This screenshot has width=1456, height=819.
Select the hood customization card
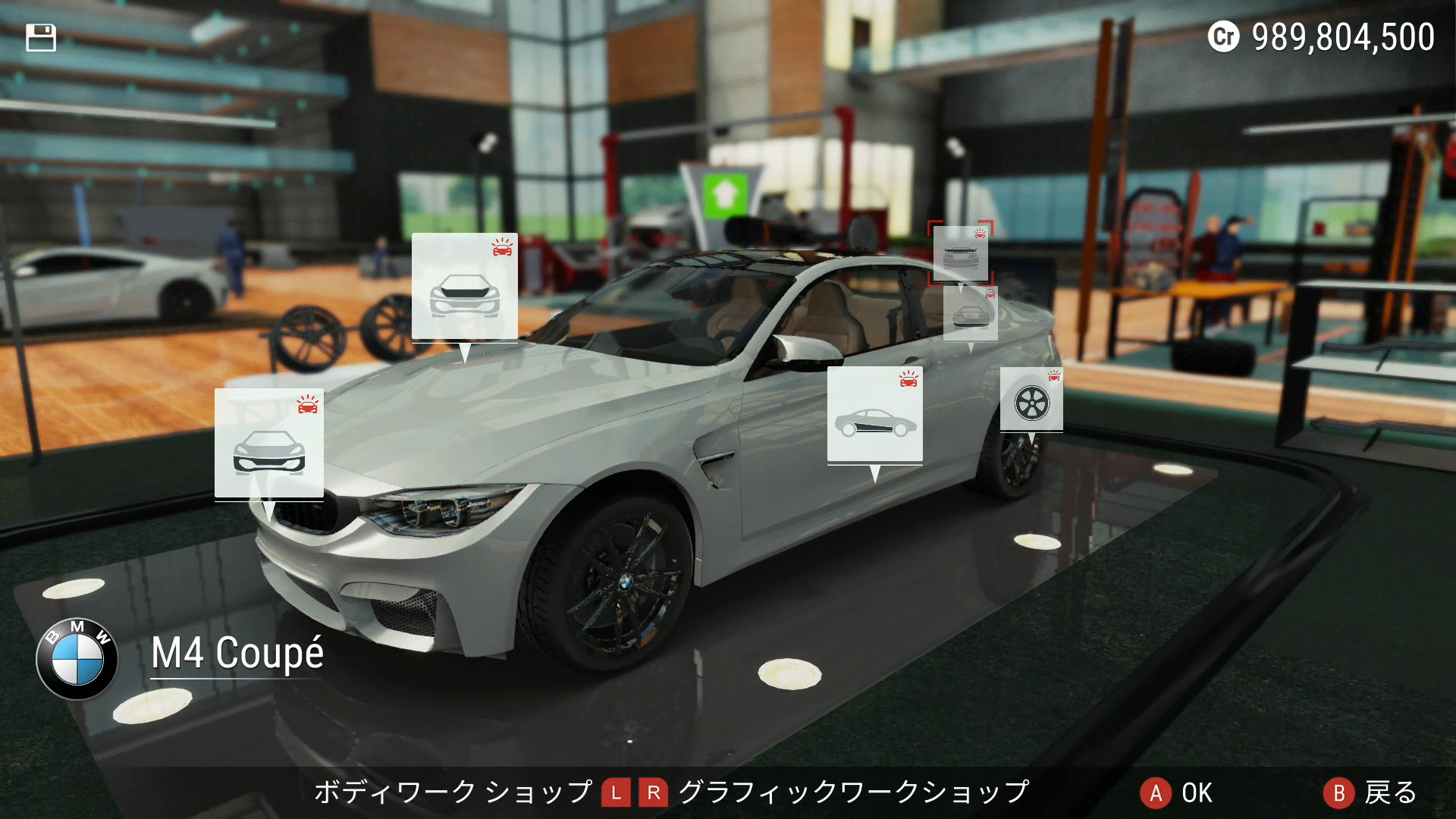coord(464,287)
